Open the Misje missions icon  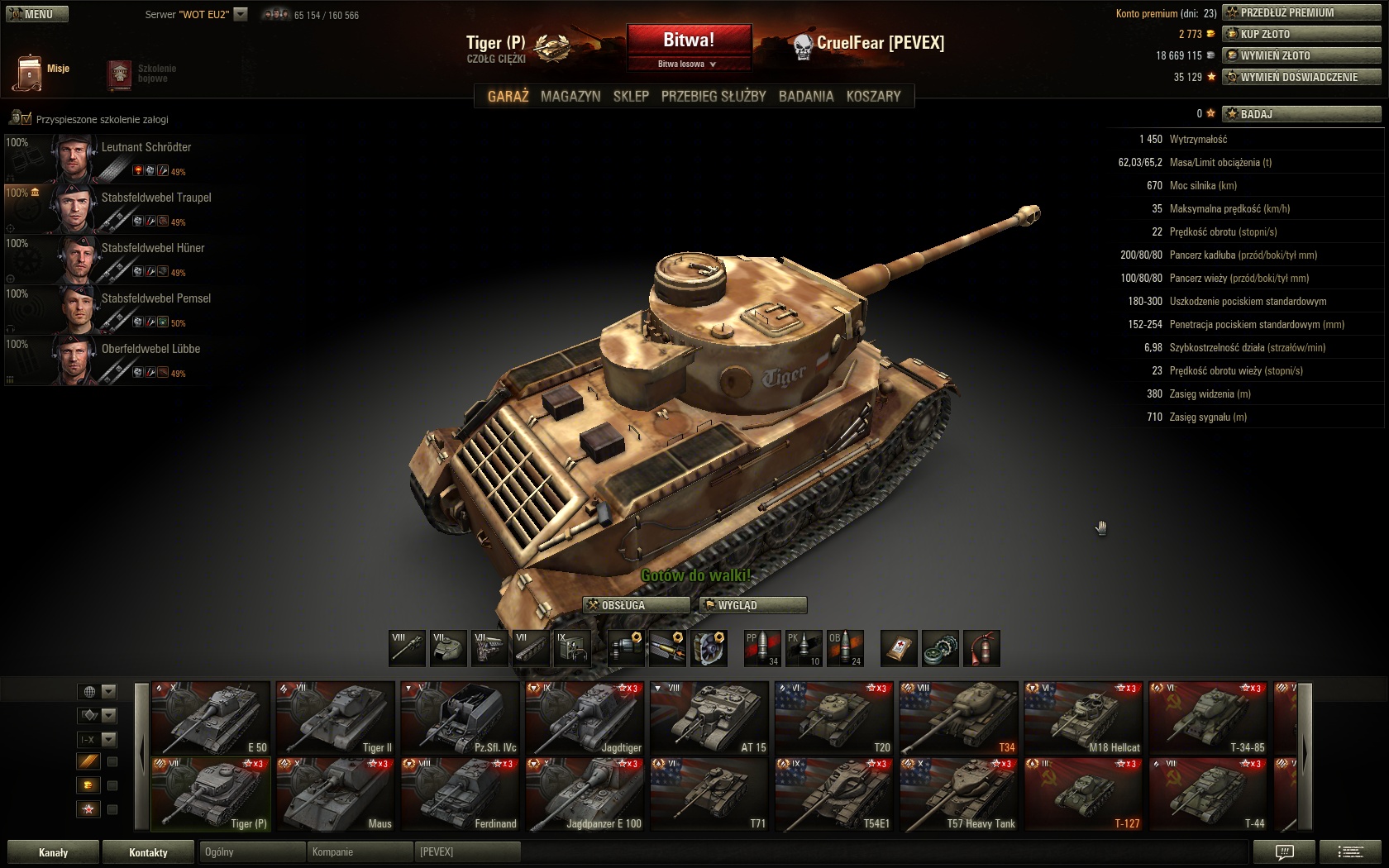coord(31,72)
